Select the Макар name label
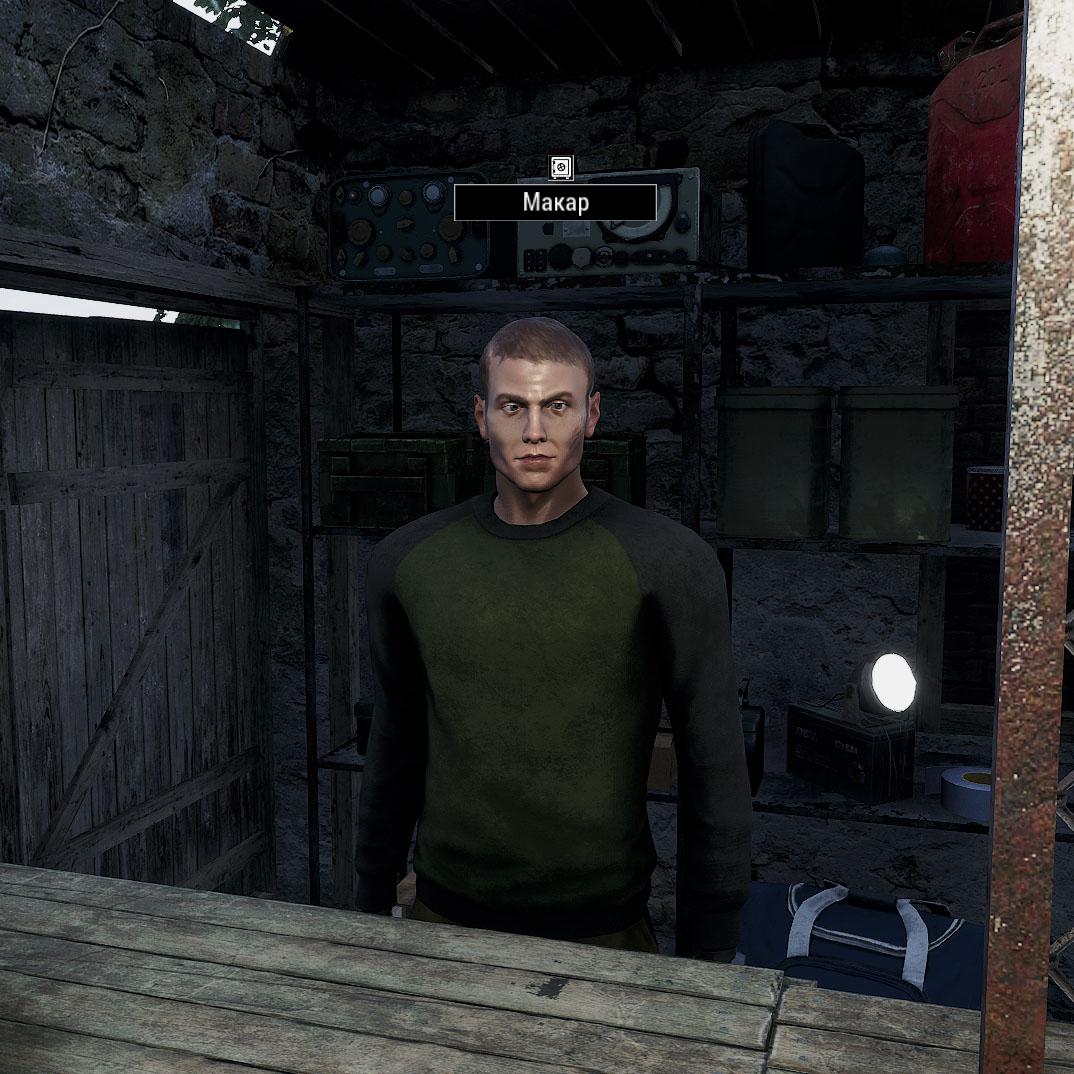Viewport: 1074px width, 1074px height. [555, 203]
